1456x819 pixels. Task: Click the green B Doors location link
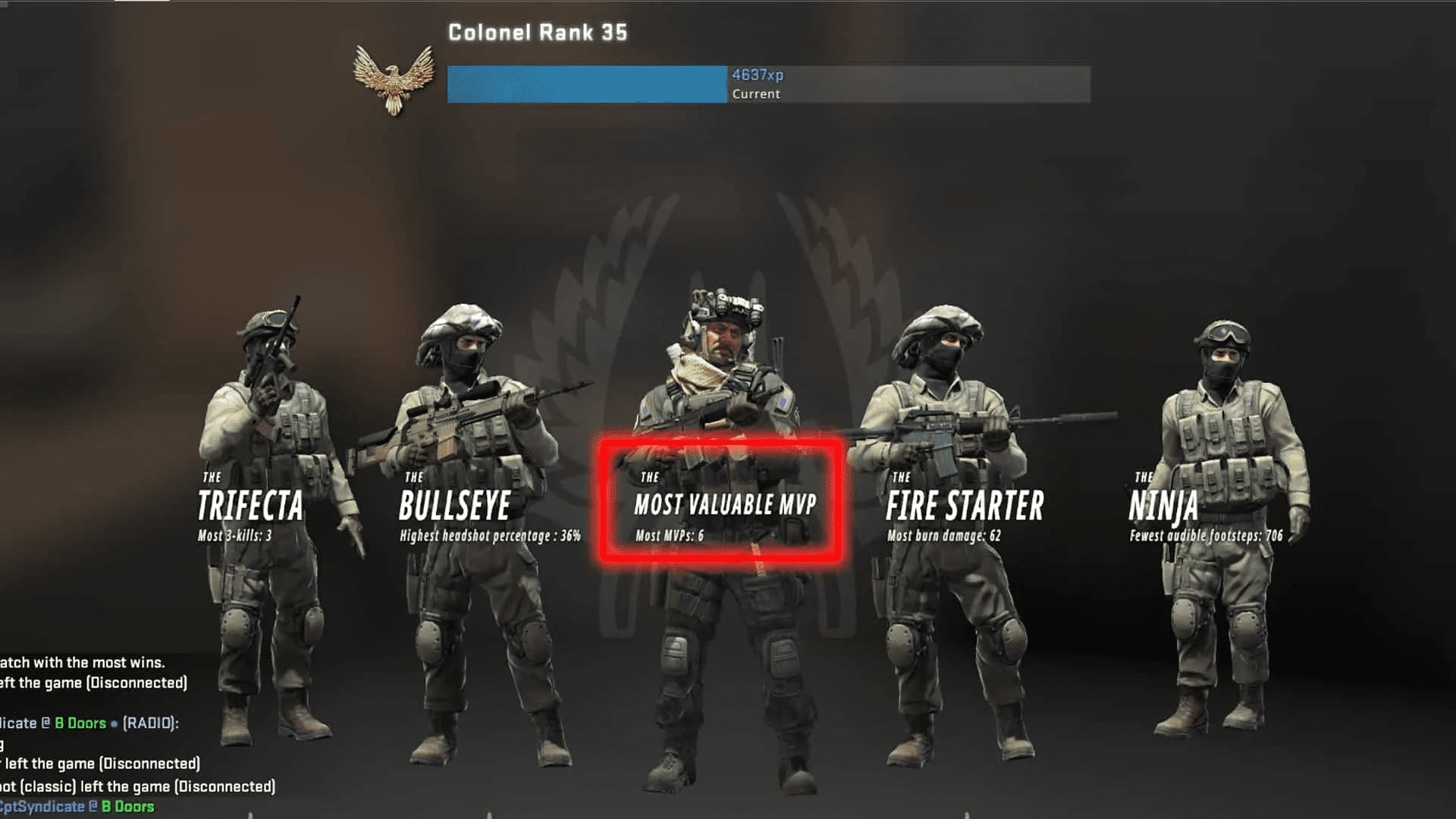78,723
